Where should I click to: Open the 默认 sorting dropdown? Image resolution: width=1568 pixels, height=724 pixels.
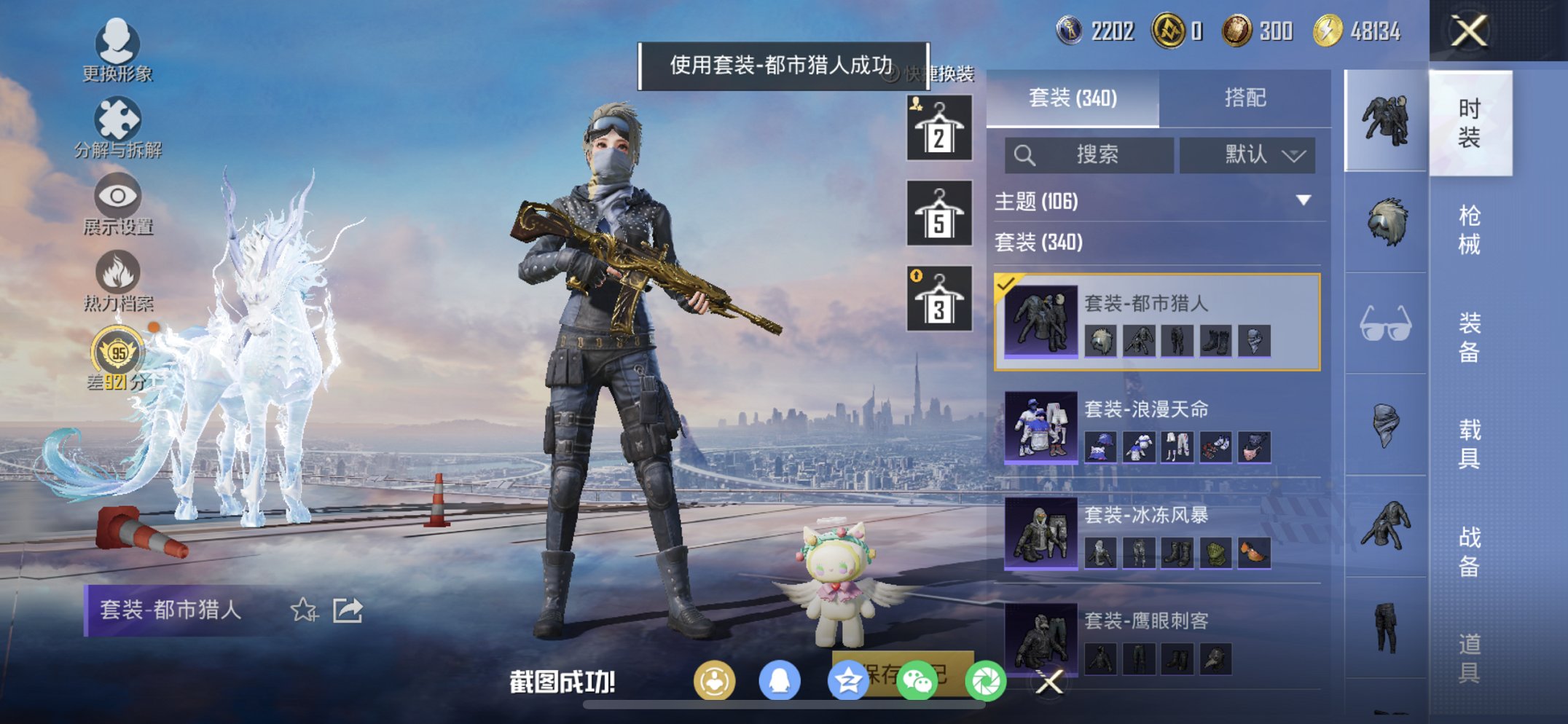click(x=1247, y=154)
